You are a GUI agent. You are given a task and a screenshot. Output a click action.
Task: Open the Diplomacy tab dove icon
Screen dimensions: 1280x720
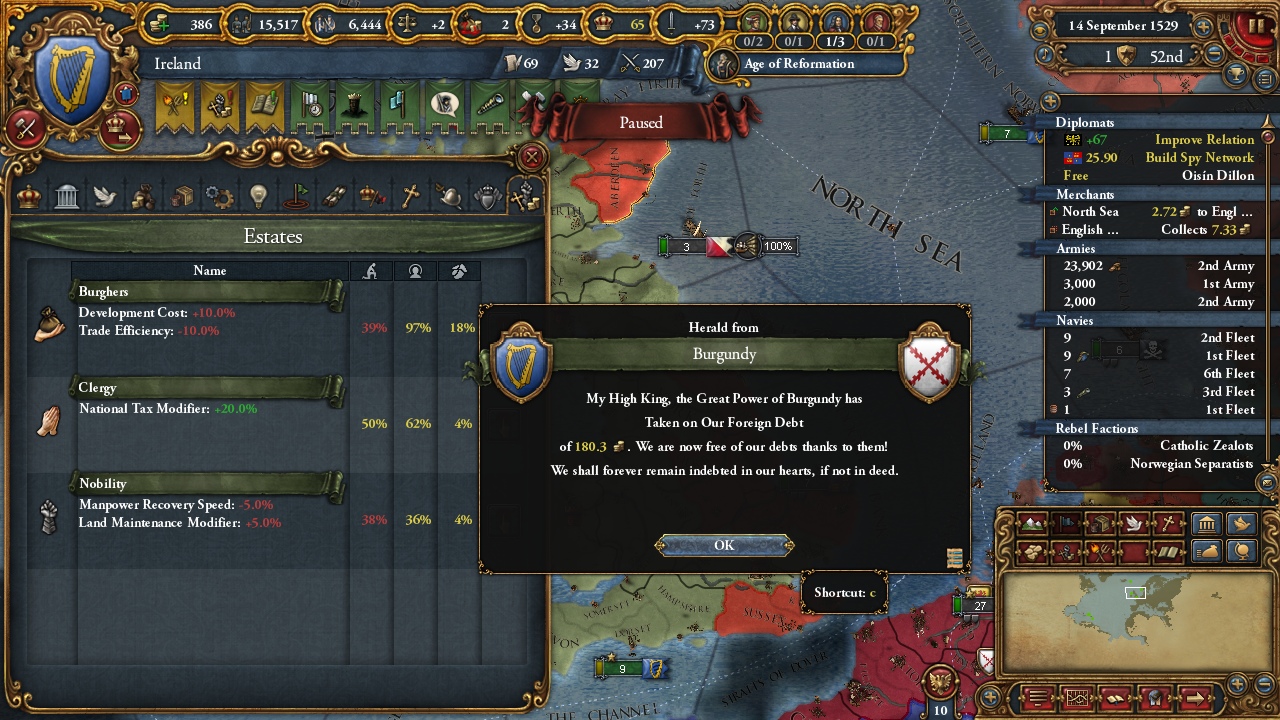tap(104, 195)
